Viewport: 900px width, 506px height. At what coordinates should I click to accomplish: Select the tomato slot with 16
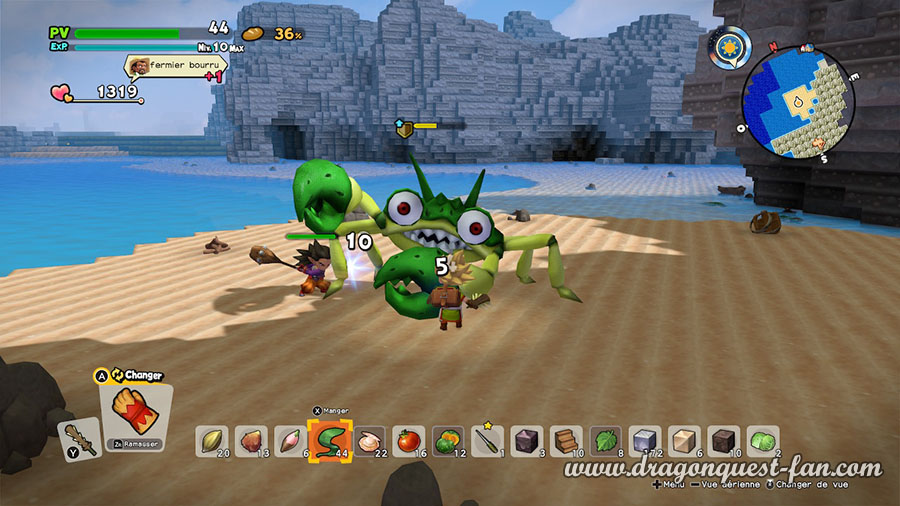point(408,441)
